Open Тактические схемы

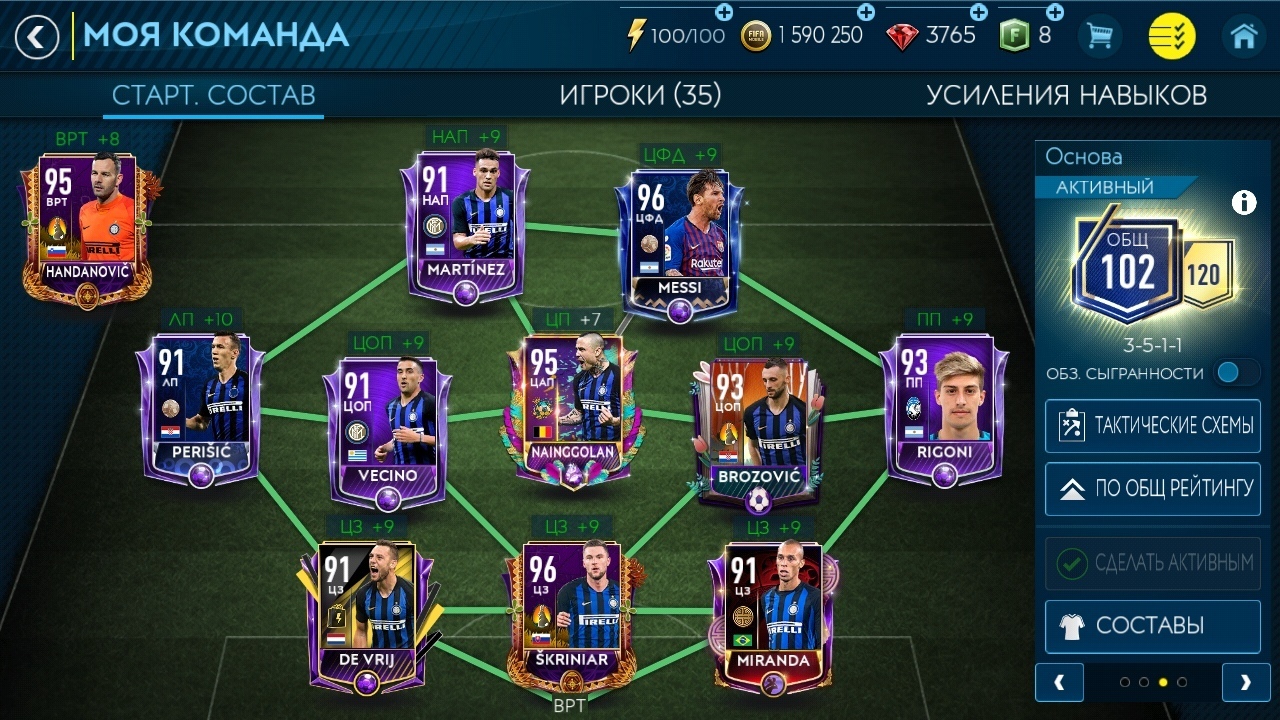tap(1152, 426)
